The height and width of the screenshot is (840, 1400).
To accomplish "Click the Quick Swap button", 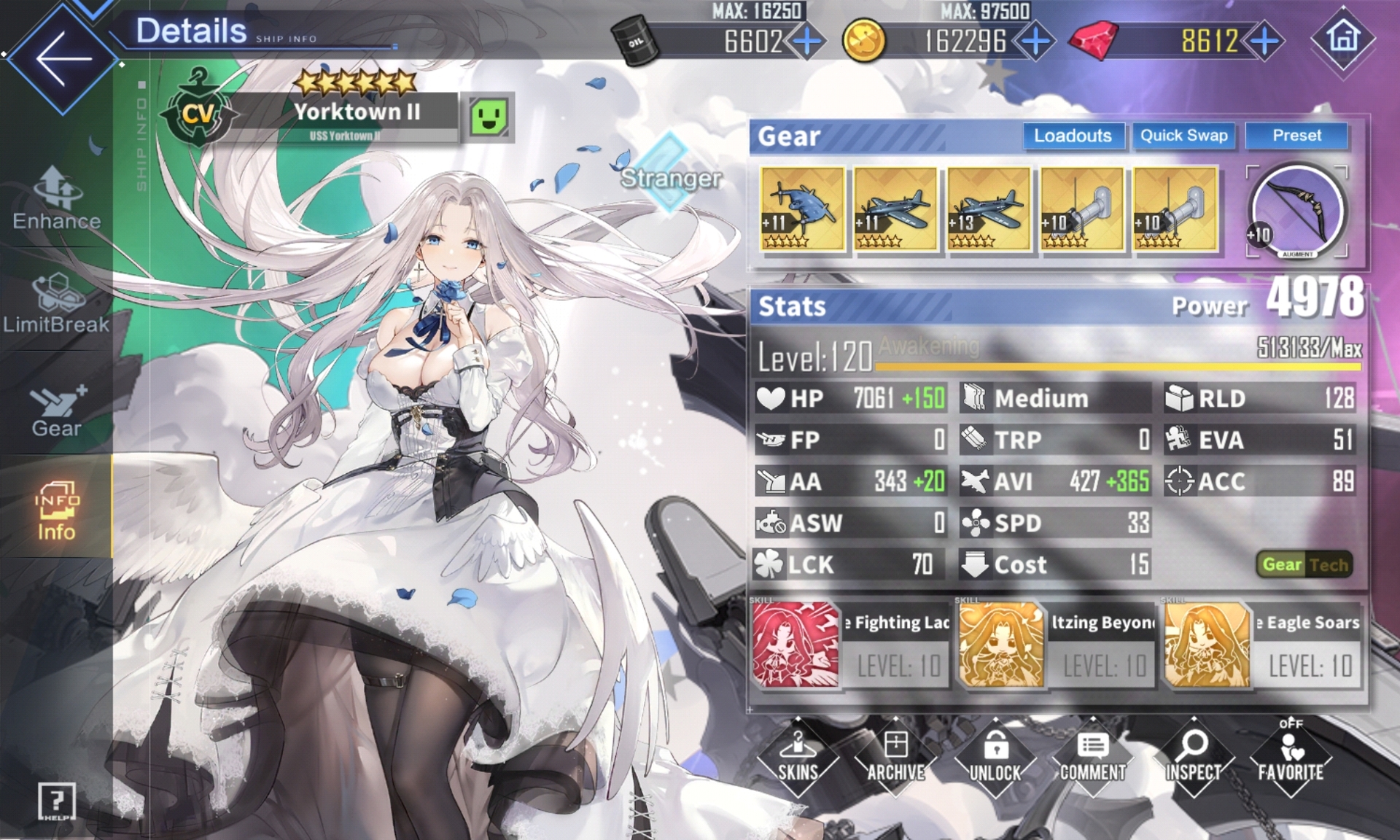I will (x=1183, y=136).
